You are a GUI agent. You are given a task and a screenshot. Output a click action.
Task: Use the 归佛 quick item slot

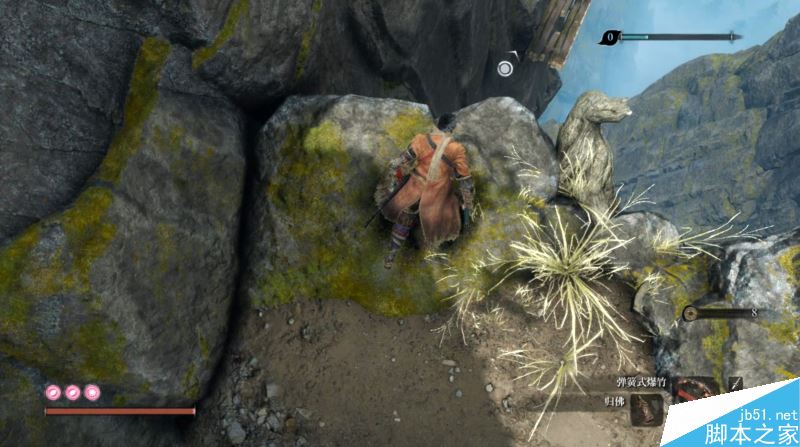[x=648, y=407]
